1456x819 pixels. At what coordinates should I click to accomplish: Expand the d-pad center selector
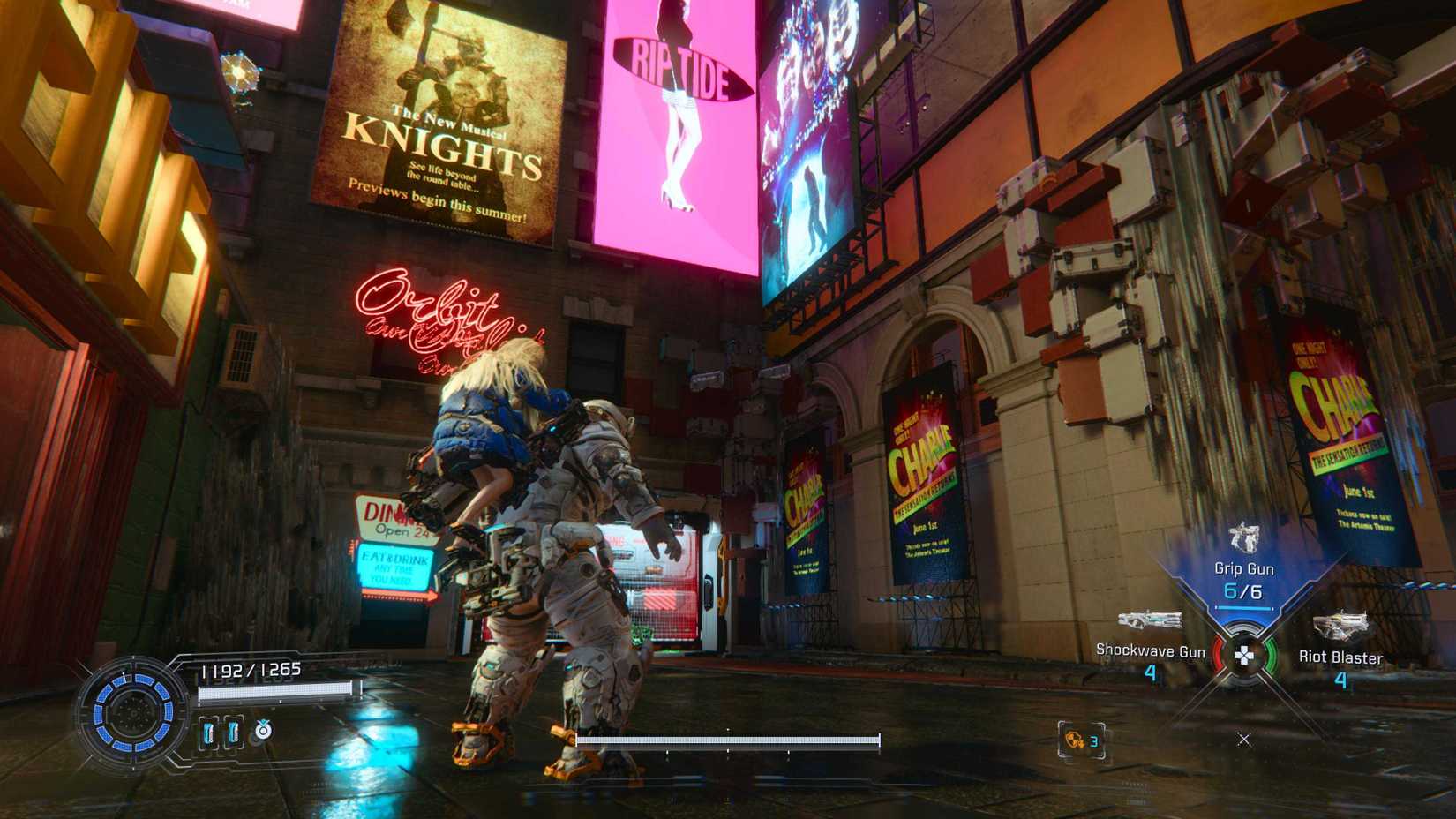click(x=1245, y=655)
